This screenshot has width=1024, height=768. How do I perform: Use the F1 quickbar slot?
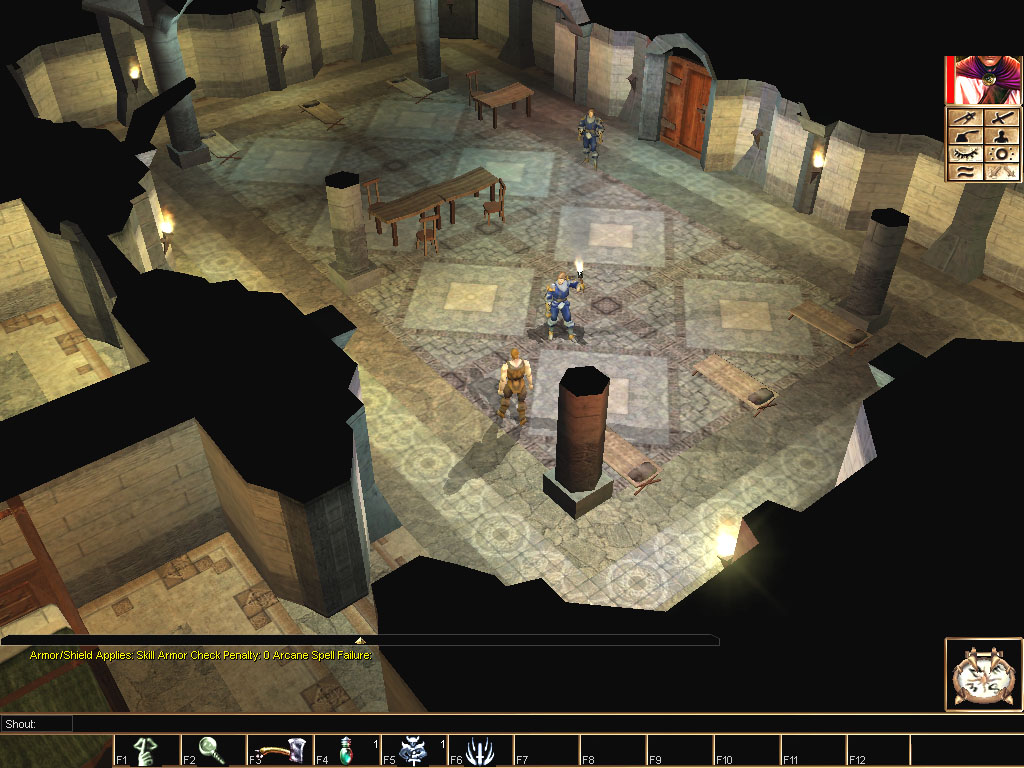coord(146,751)
